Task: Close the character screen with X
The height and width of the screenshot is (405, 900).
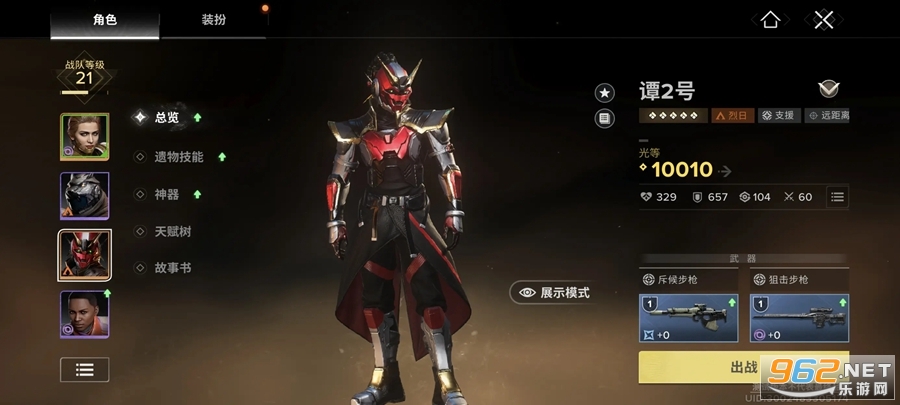Action: (823, 19)
